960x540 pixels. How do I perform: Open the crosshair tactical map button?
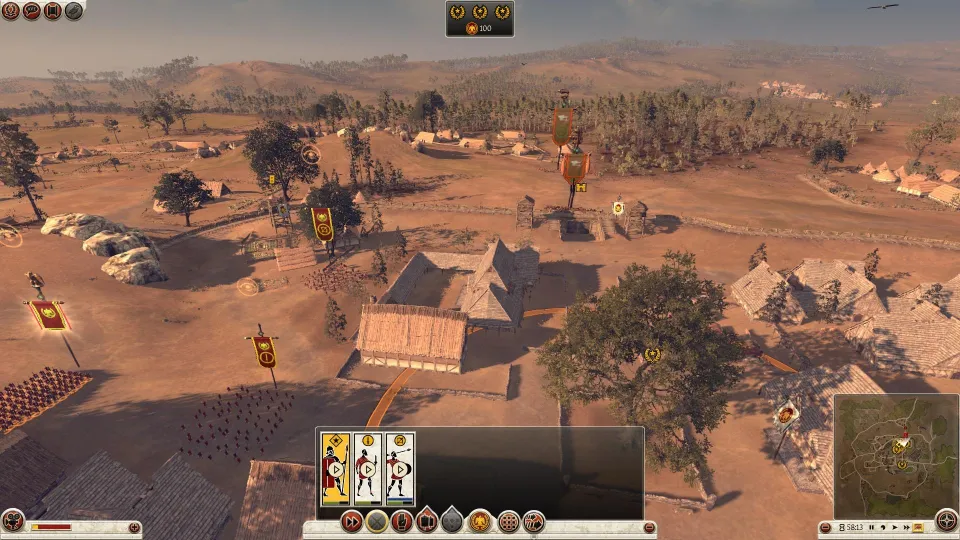click(x=946, y=520)
